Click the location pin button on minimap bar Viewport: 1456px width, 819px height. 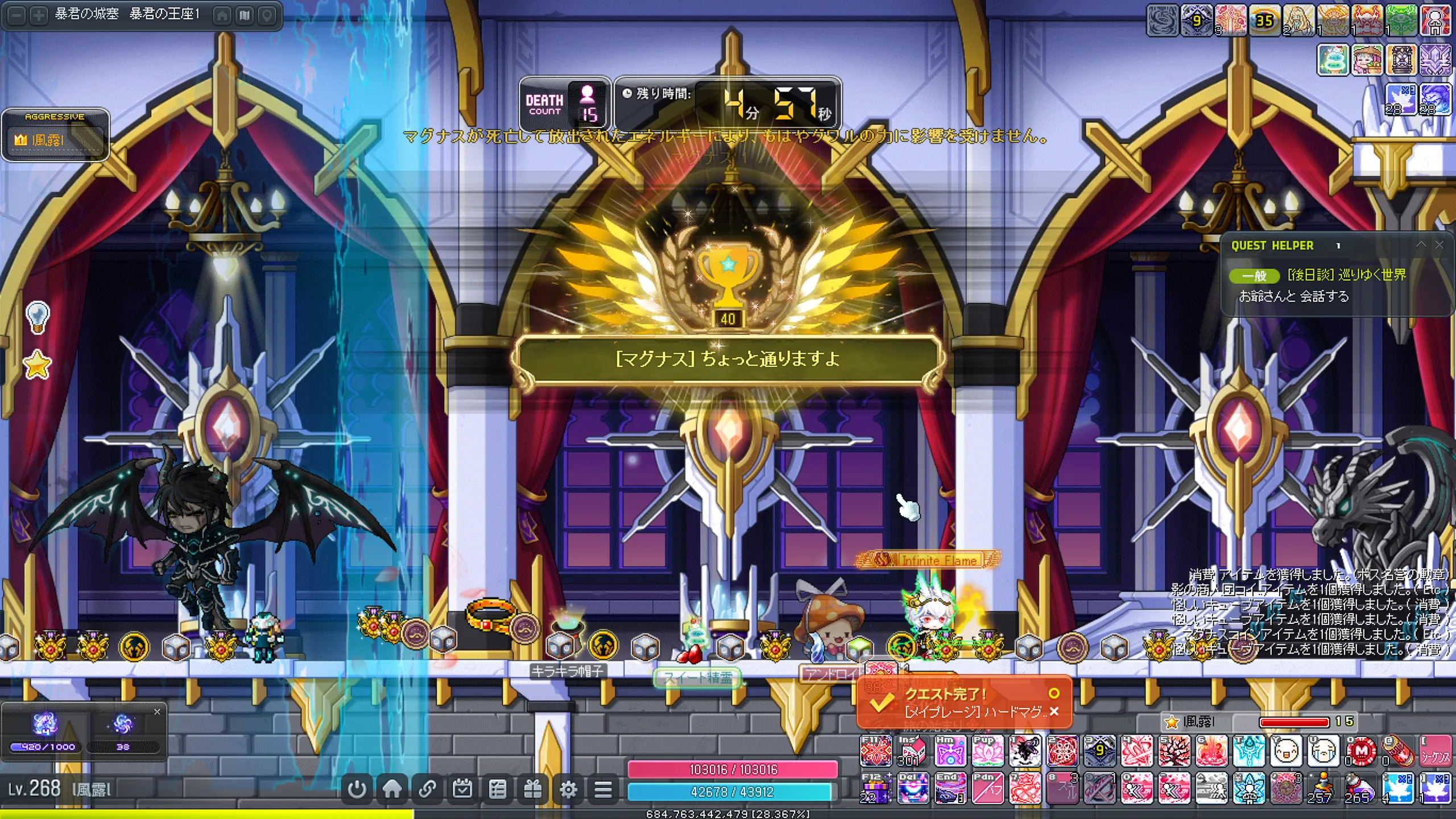[x=267, y=15]
